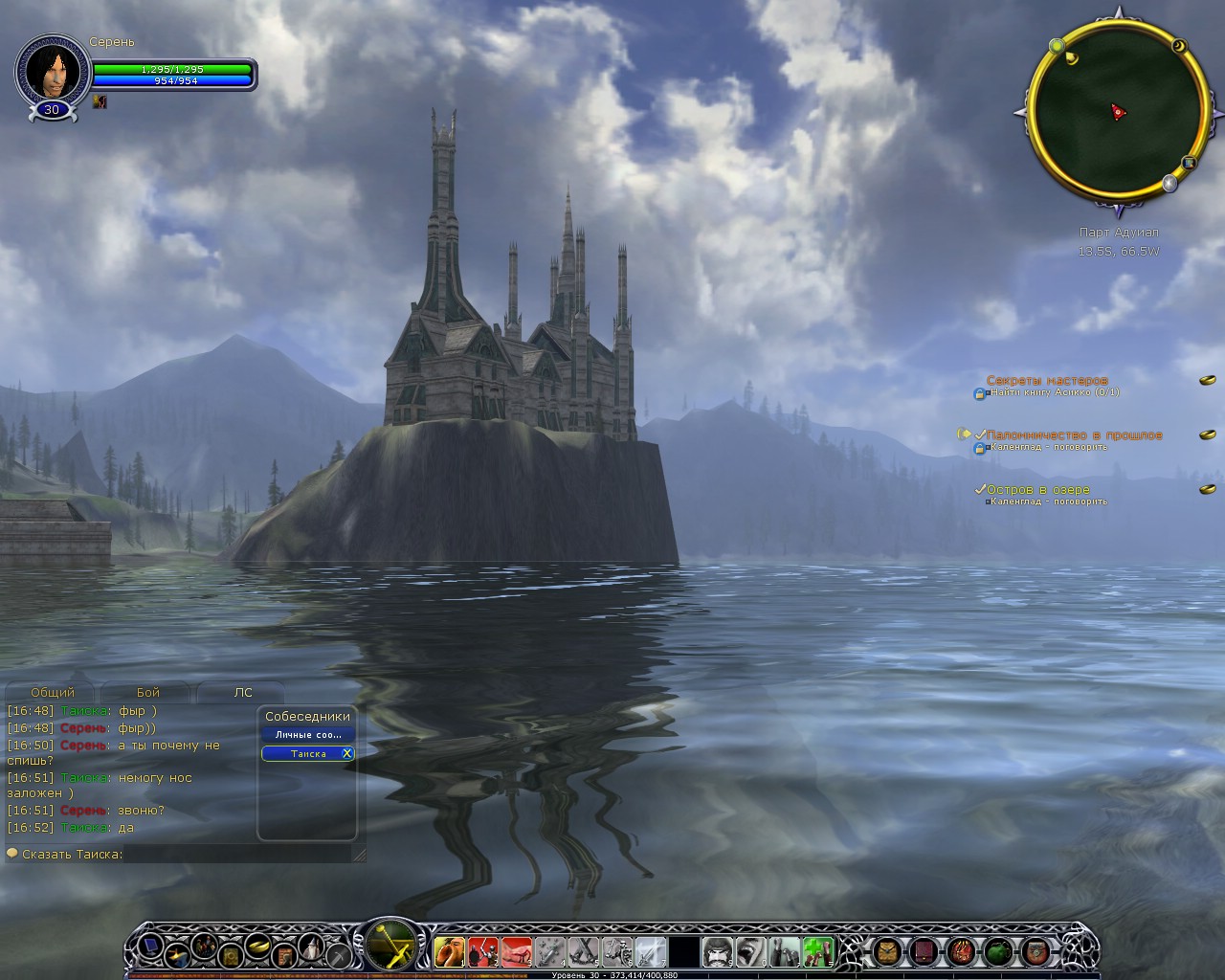The image size is (1225, 980).
Task: Open the Бой chat tab
Action: coord(147,692)
